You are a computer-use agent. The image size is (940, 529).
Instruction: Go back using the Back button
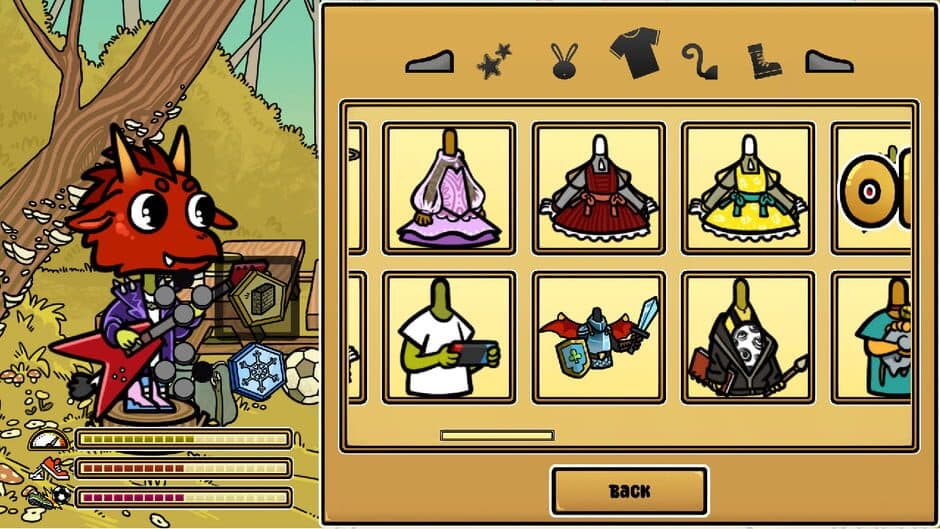tap(629, 491)
